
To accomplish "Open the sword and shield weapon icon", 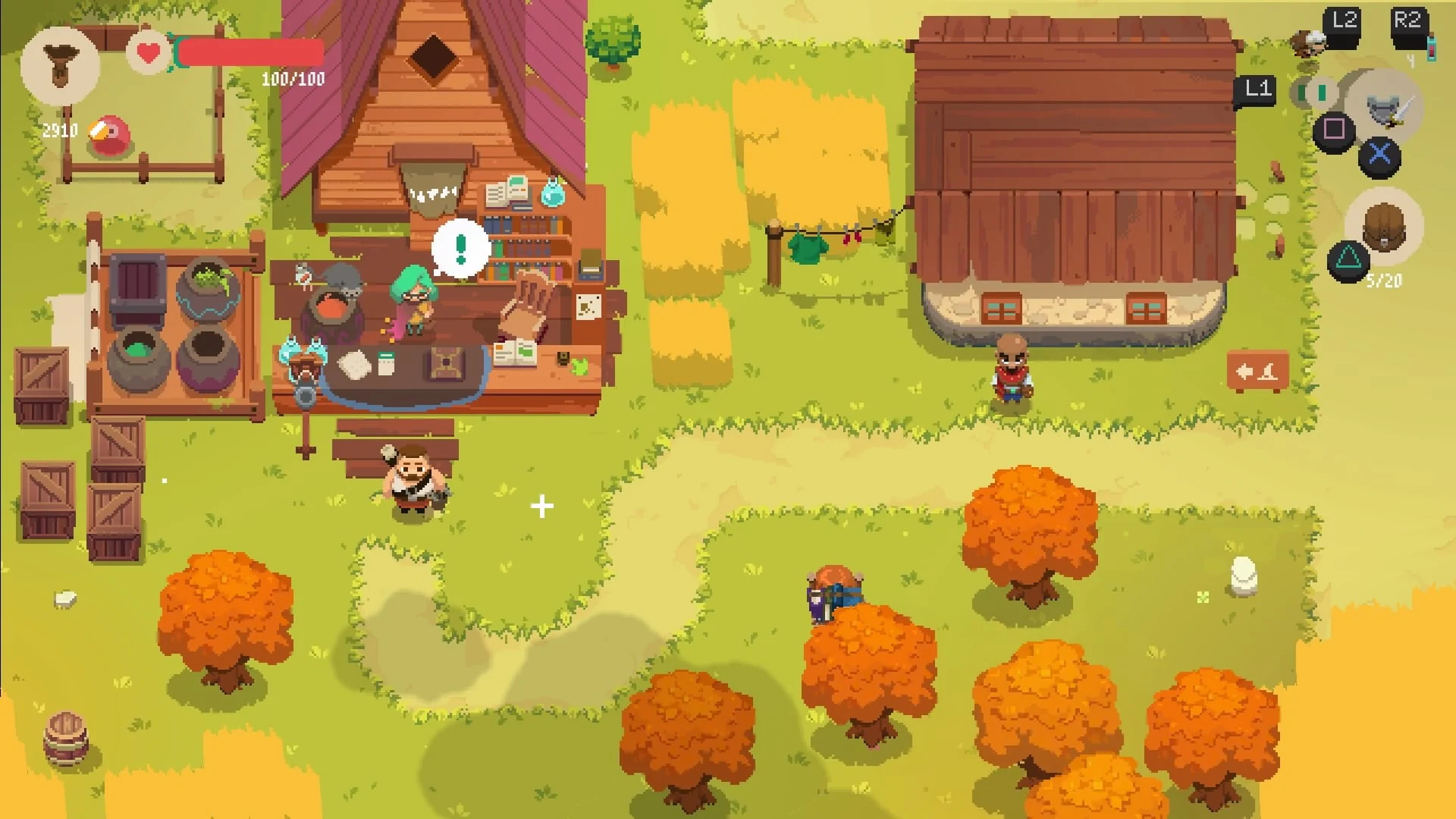I will click(1388, 110).
